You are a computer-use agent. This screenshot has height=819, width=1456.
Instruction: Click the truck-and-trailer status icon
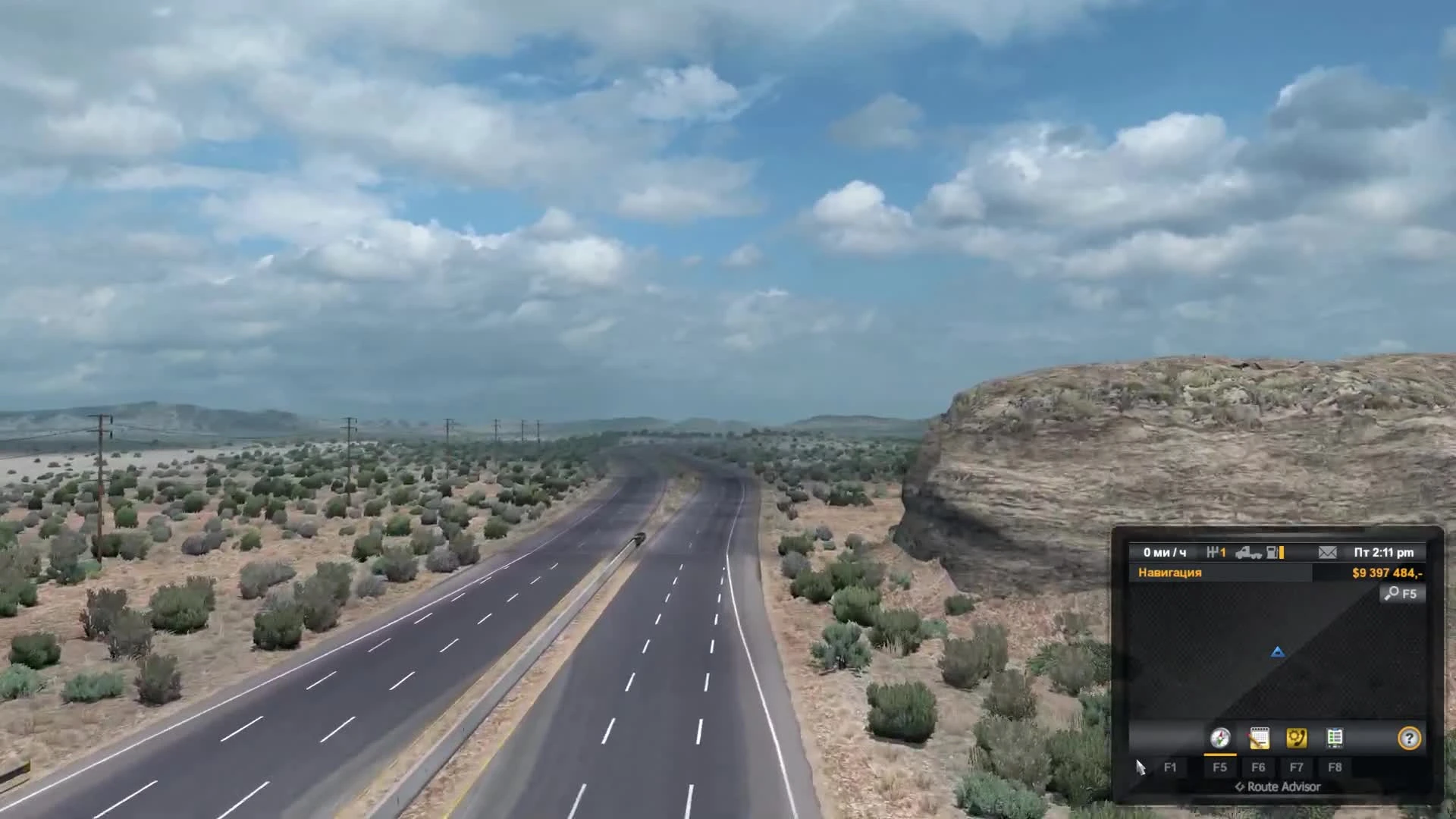(1250, 554)
